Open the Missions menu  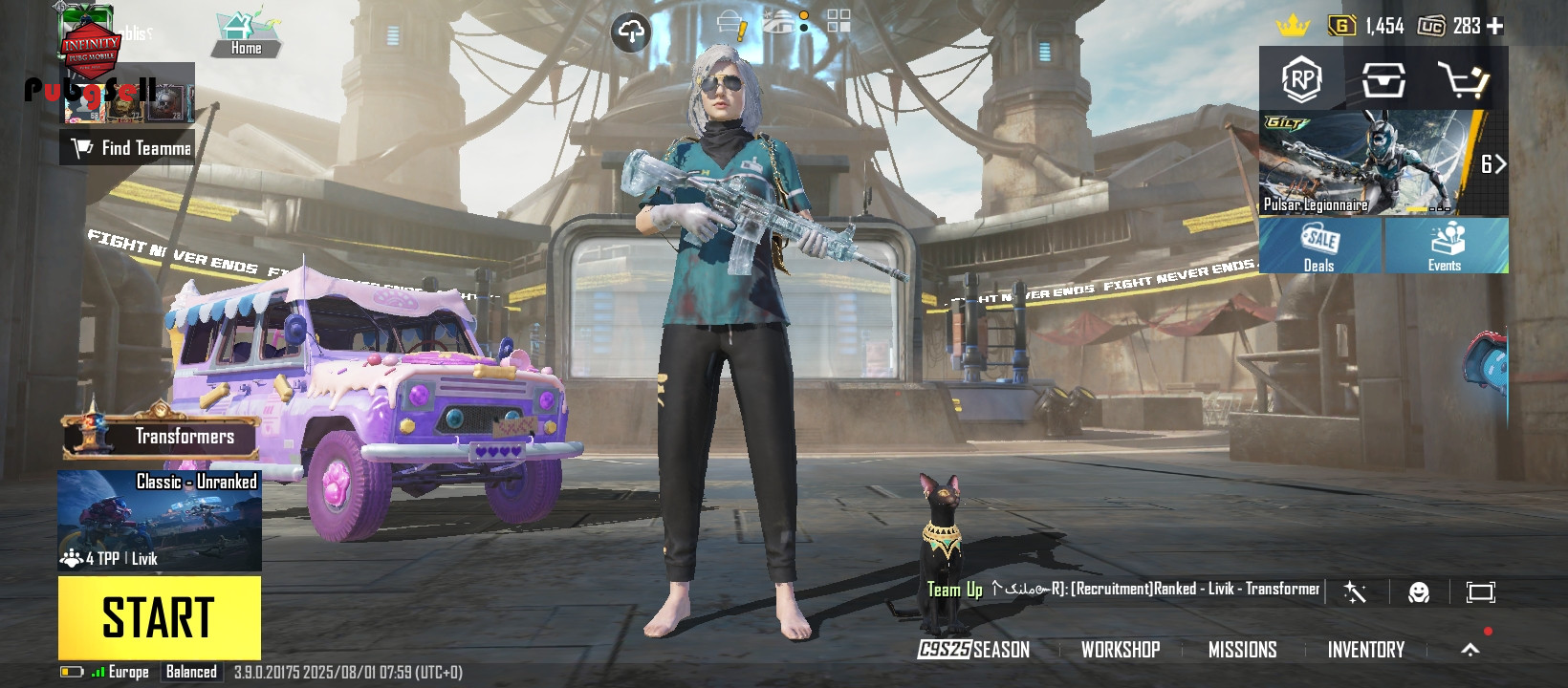(x=1242, y=650)
